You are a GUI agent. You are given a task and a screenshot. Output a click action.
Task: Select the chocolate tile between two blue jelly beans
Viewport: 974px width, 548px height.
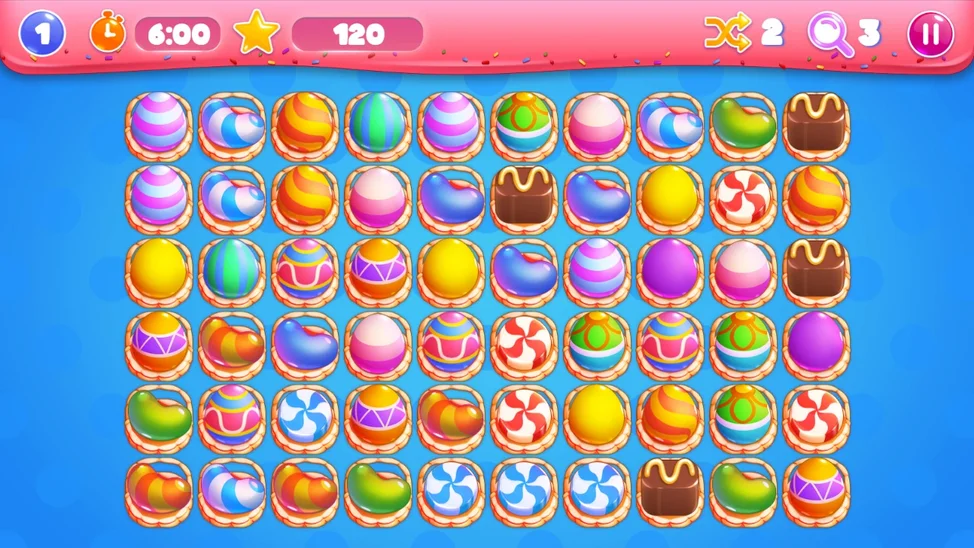point(524,197)
